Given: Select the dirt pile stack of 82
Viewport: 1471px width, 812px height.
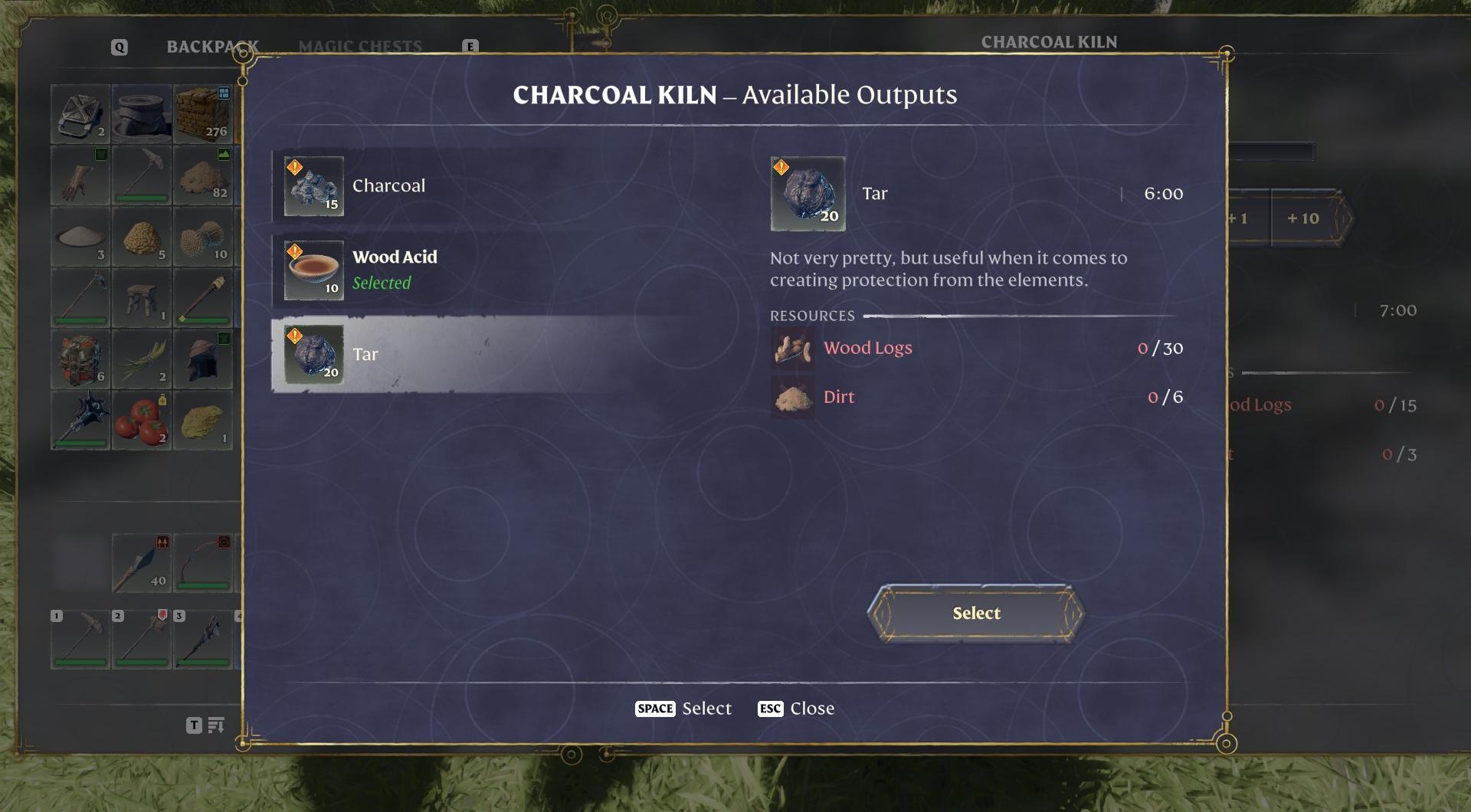Looking at the screenshot, I should 203,175.
